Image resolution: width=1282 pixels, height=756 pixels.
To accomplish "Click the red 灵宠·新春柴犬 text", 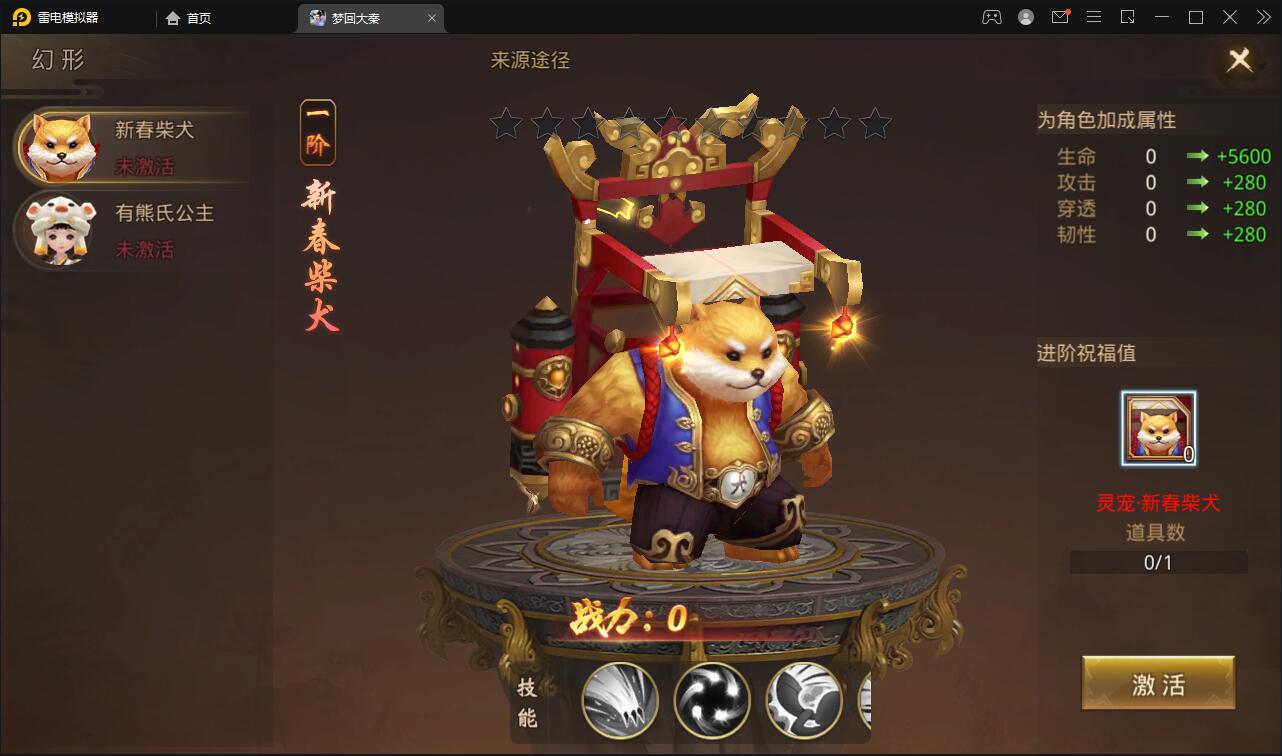I will coord(1158,505).
